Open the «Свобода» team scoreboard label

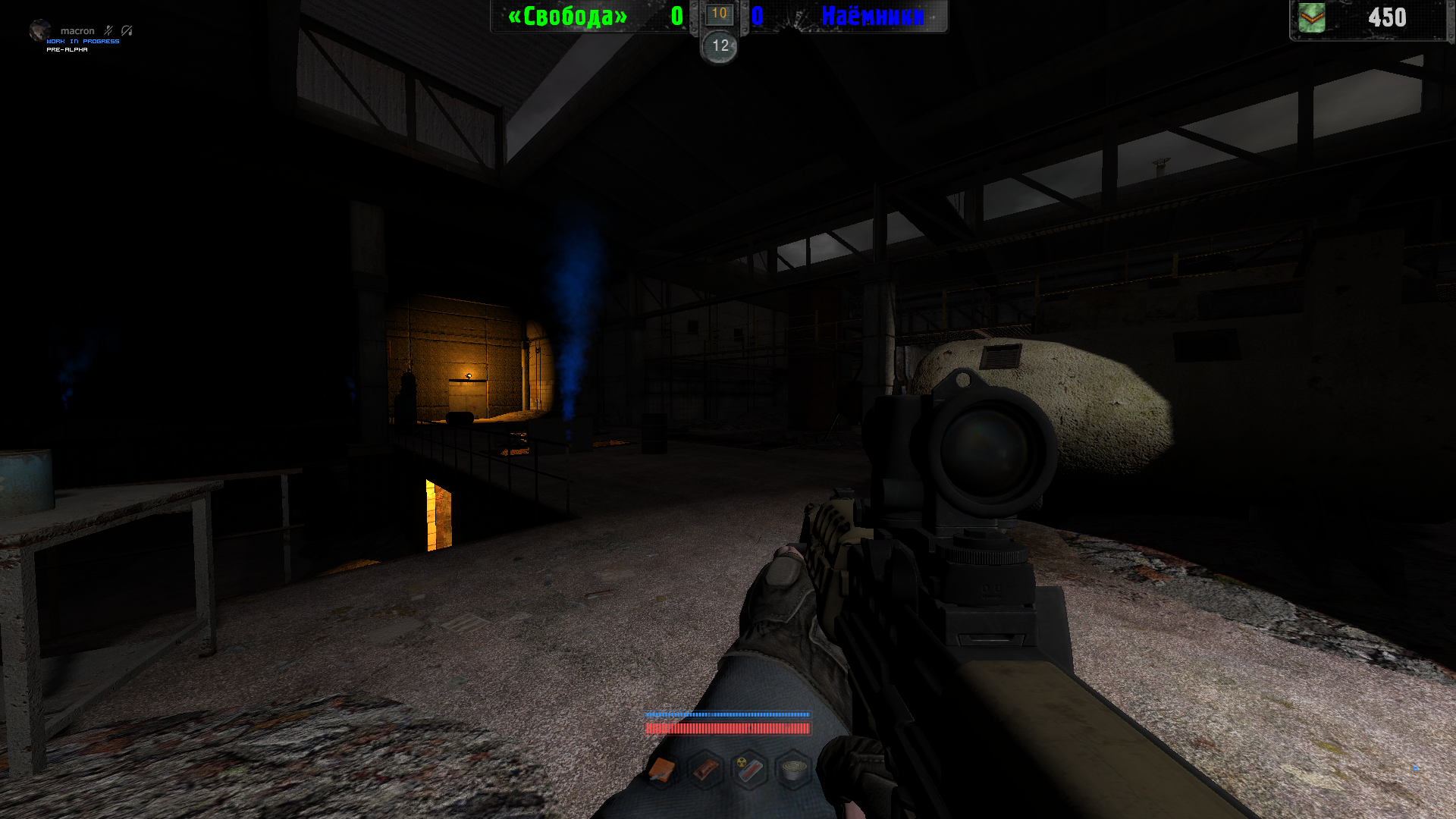coord(566,17)
